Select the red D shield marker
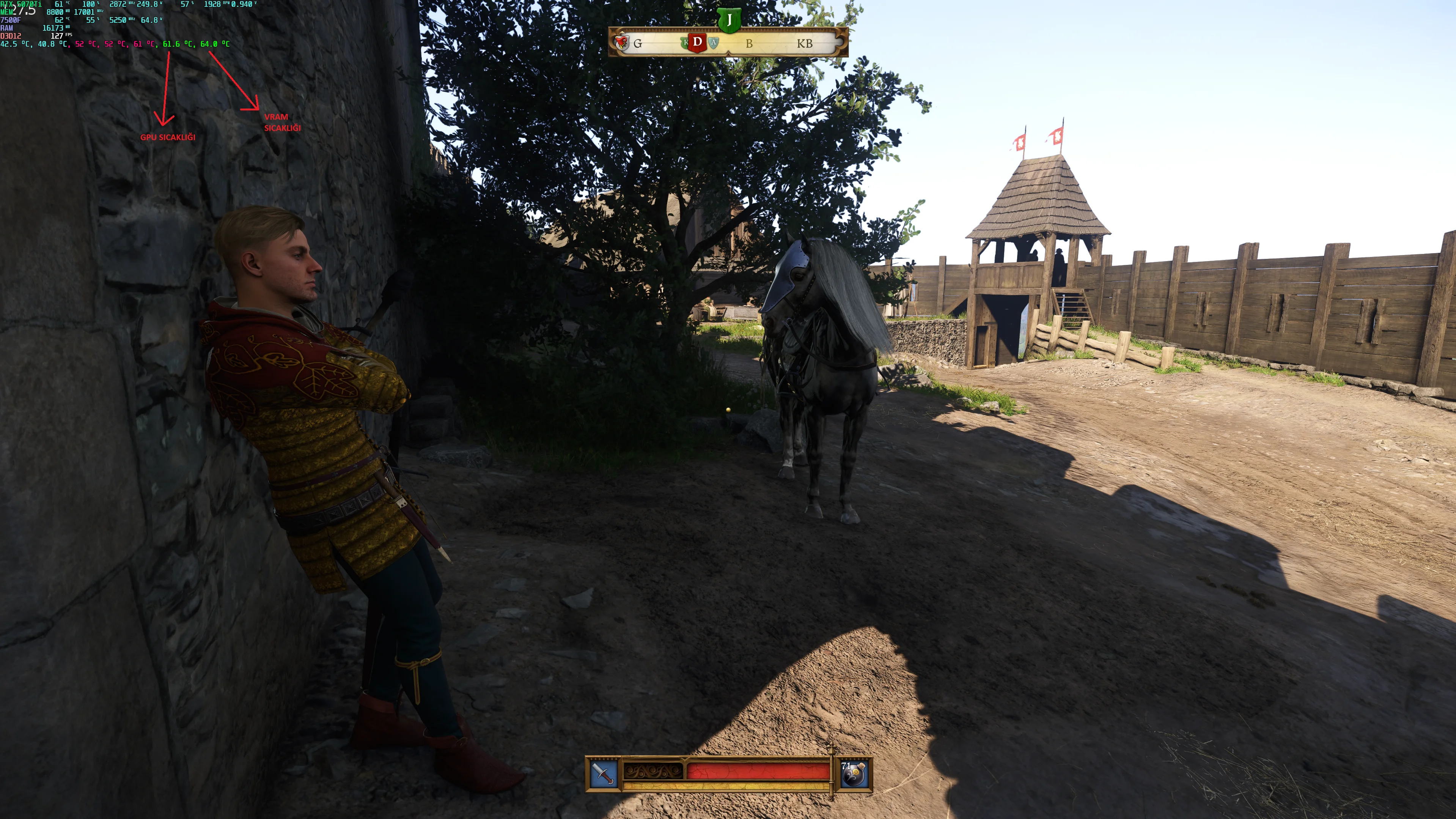Image resolution: width=1456 pixels, height=819 pixels. tap(698, 43)
